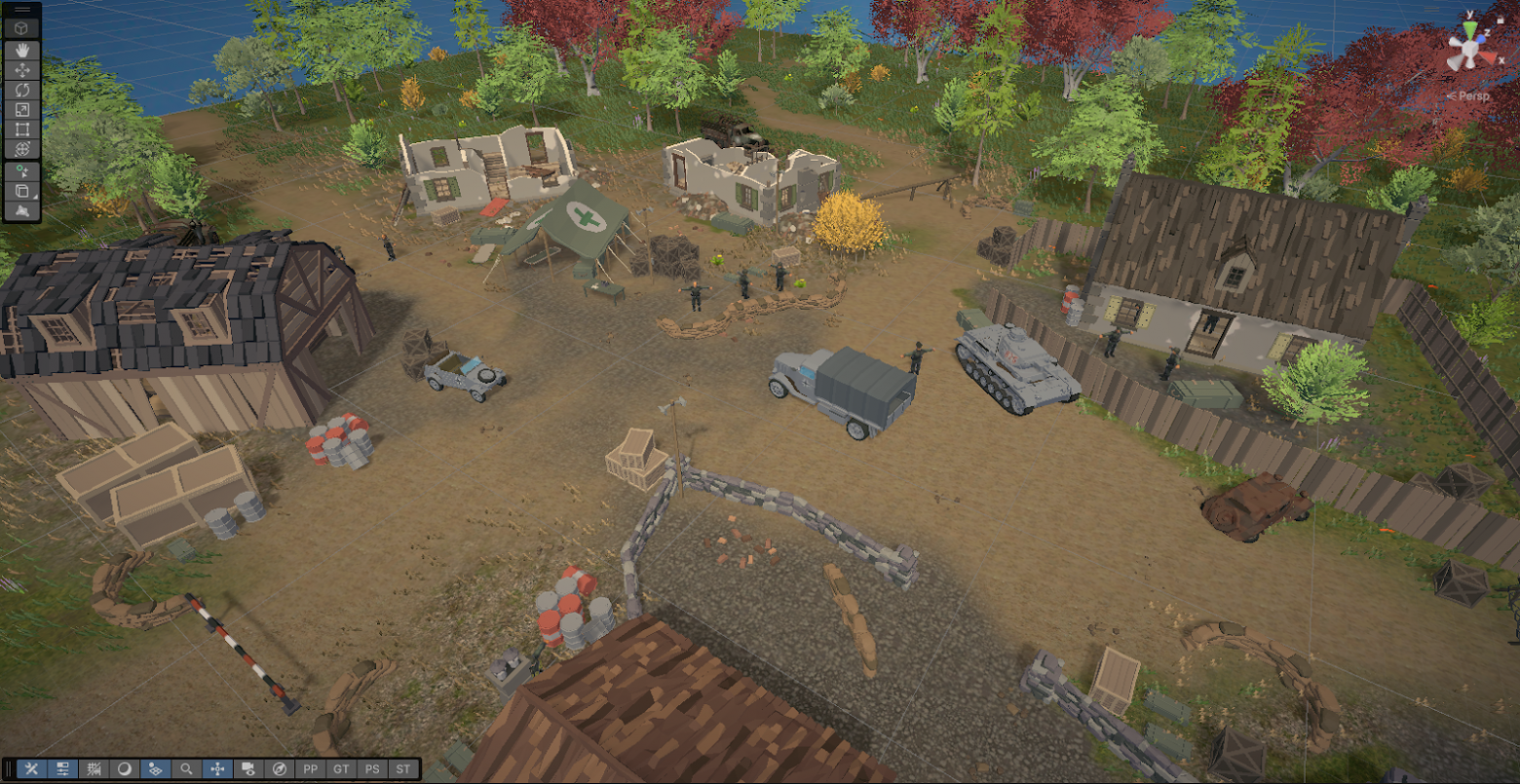The width and height of the screenshot is (1520, 784).
Task: Activate the four-arrow move tool
Action: [22, 69]
